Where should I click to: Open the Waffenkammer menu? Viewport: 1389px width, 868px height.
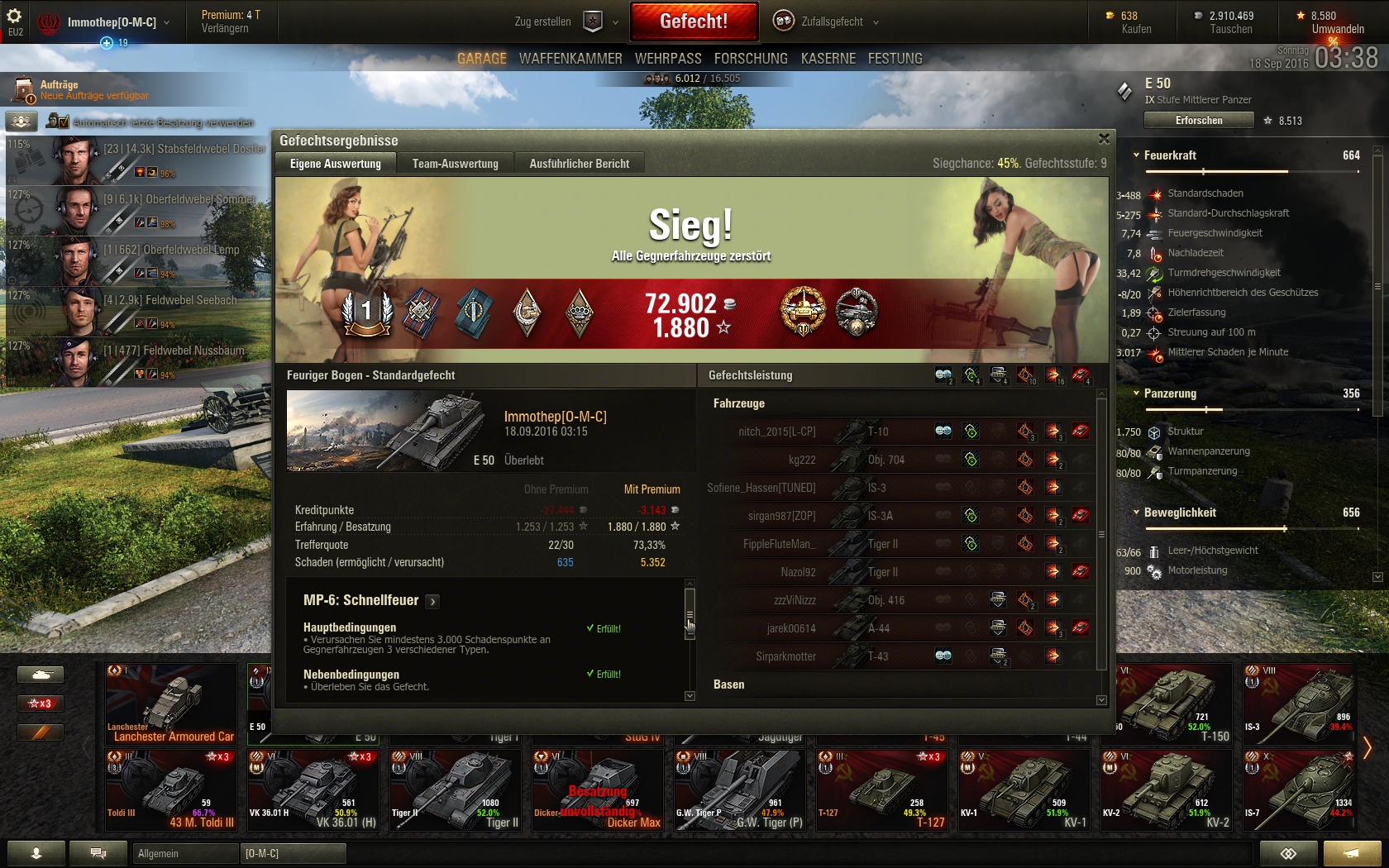click(x=570, y=59)
